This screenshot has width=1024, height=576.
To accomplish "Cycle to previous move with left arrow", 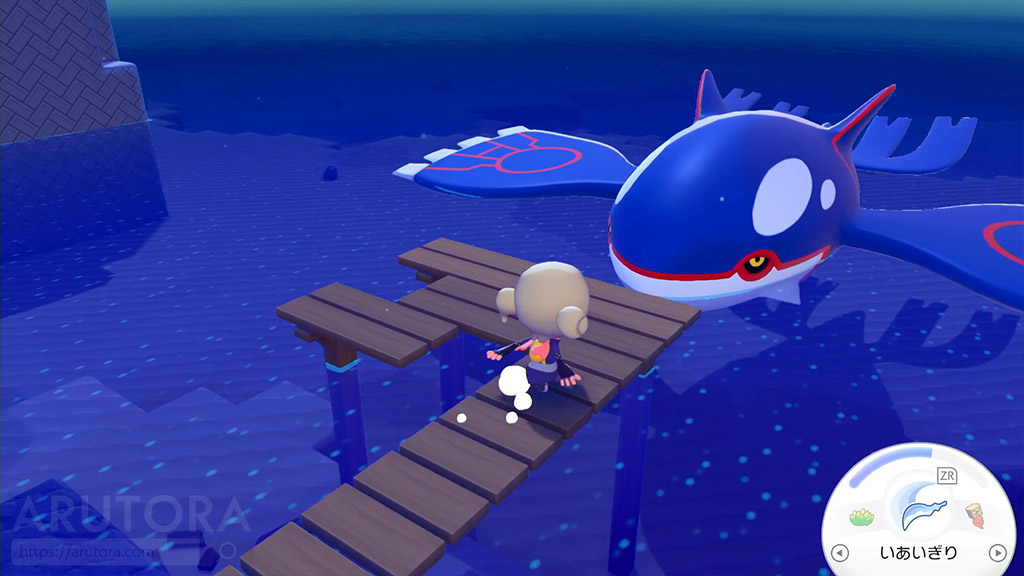I will pos(841,552).
